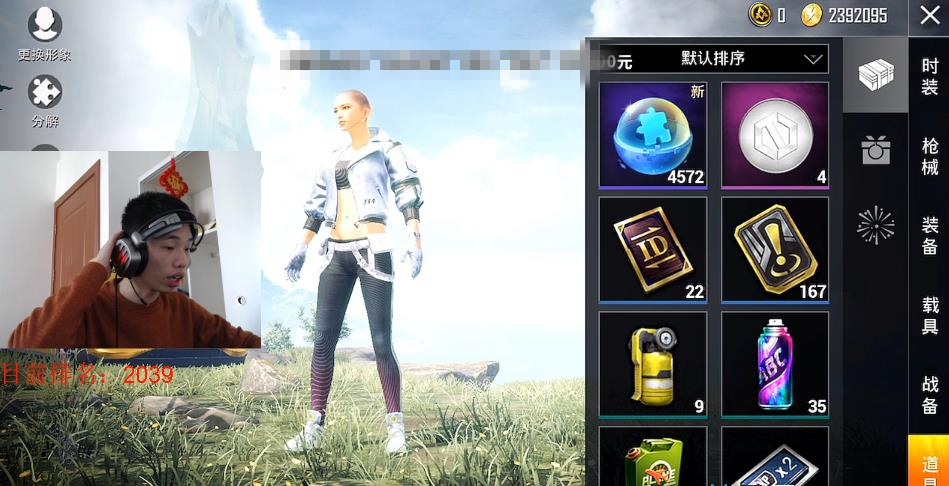Click the 更换形象 change appearance button
The image size is (949, 486).
[x=45, y=33]
